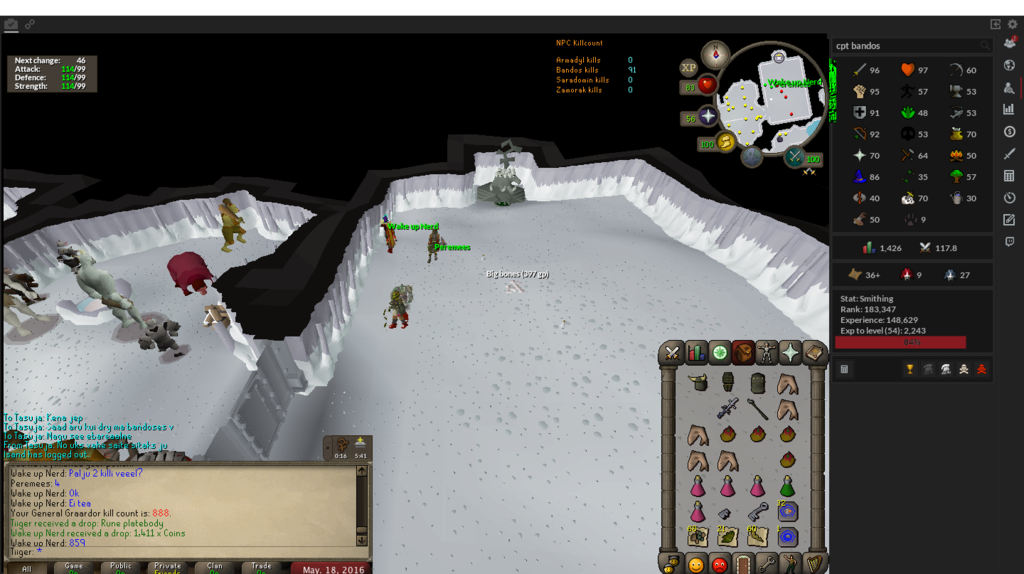Toggle the XP tracker orb
Viewport: 1024px width, 574px height.
[689, 68]
